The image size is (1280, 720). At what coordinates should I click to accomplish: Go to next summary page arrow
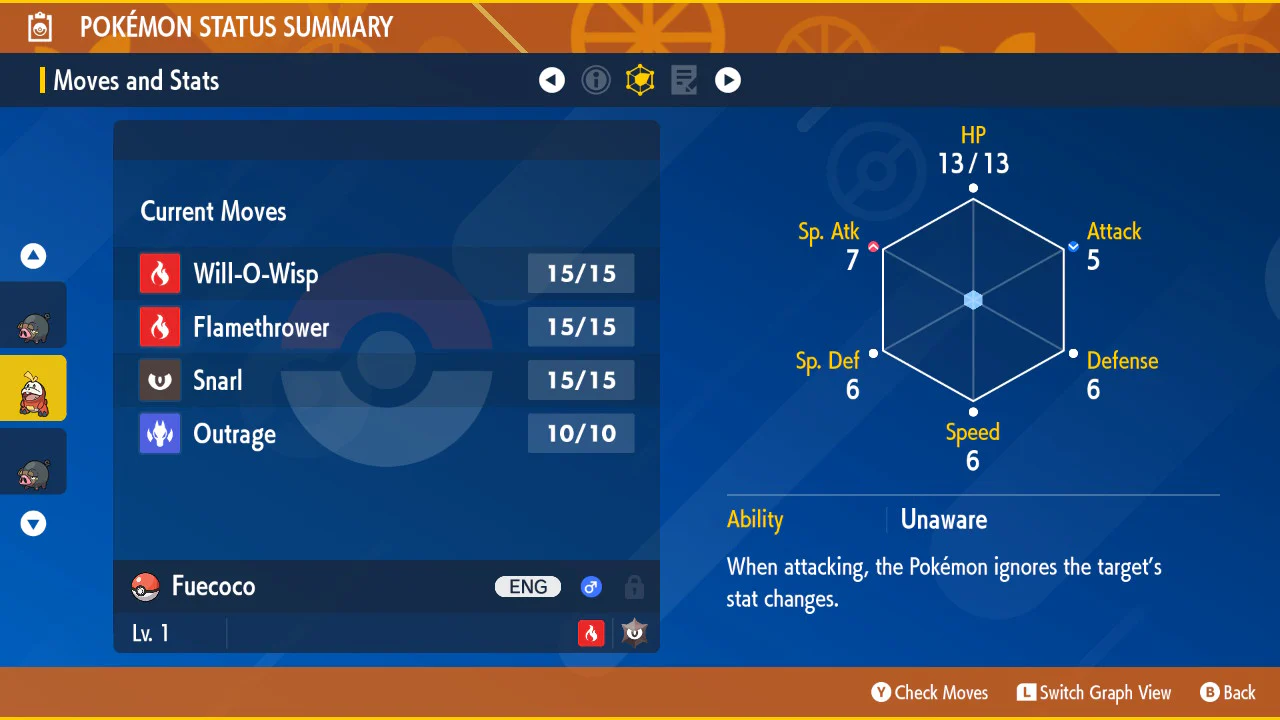(x=728, y=80)
